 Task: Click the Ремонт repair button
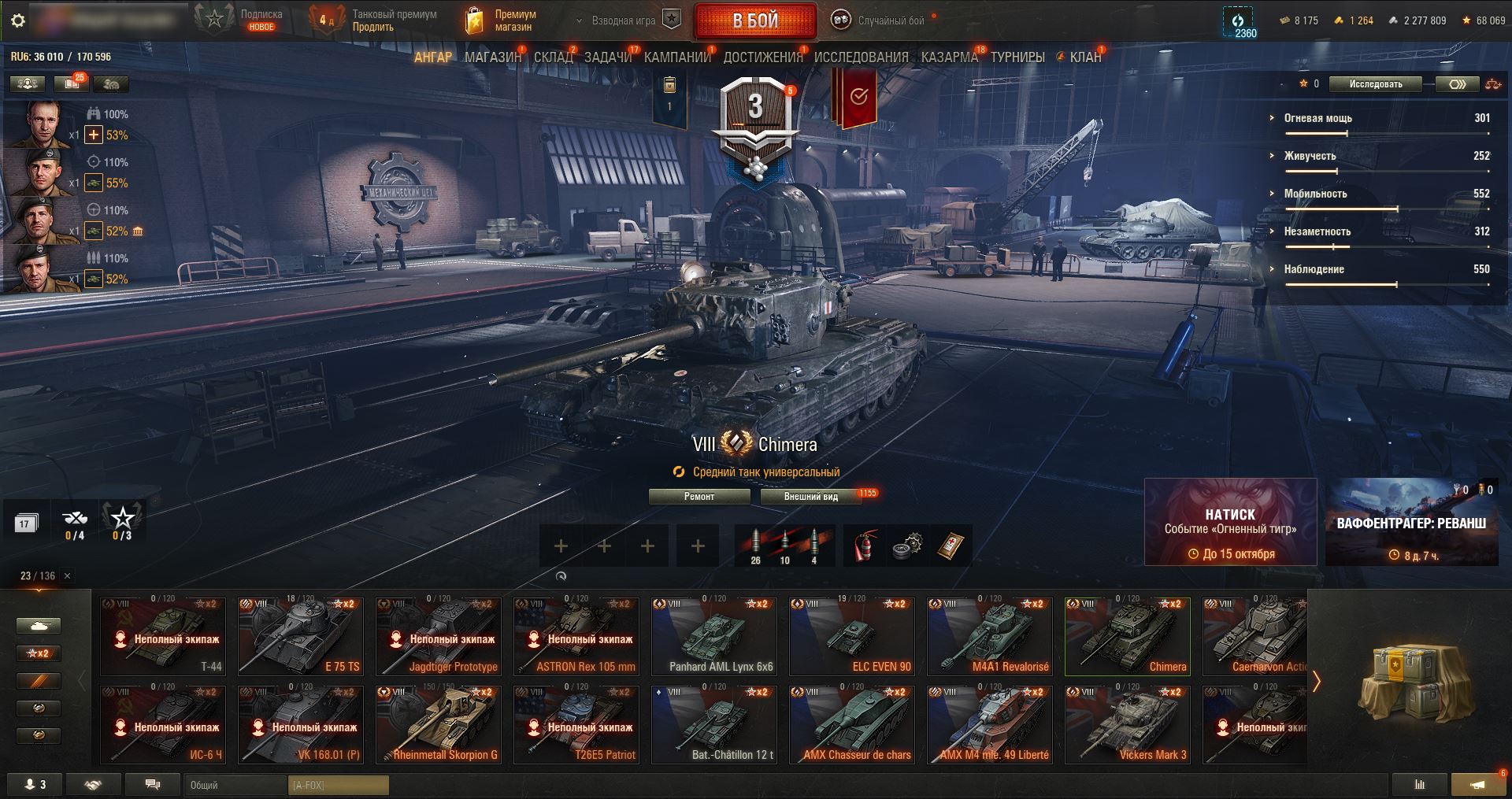[699, 497]
